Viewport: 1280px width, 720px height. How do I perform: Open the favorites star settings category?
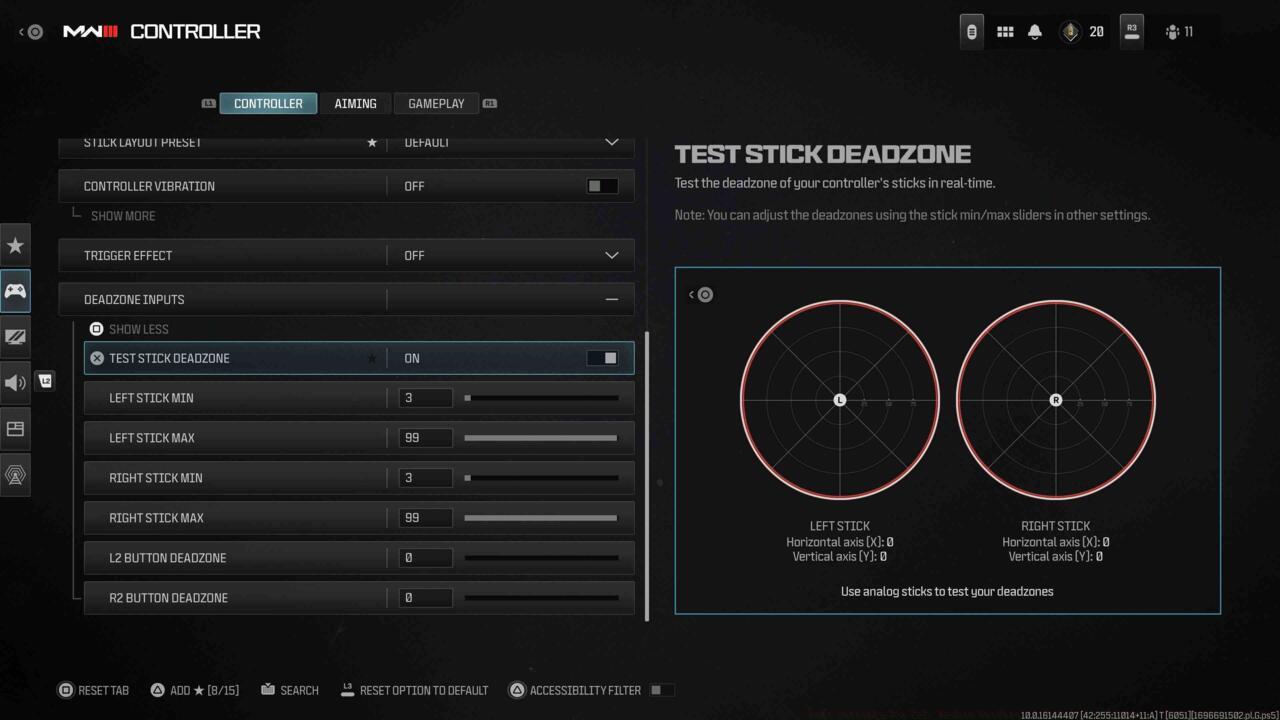[x=15, y=245]
